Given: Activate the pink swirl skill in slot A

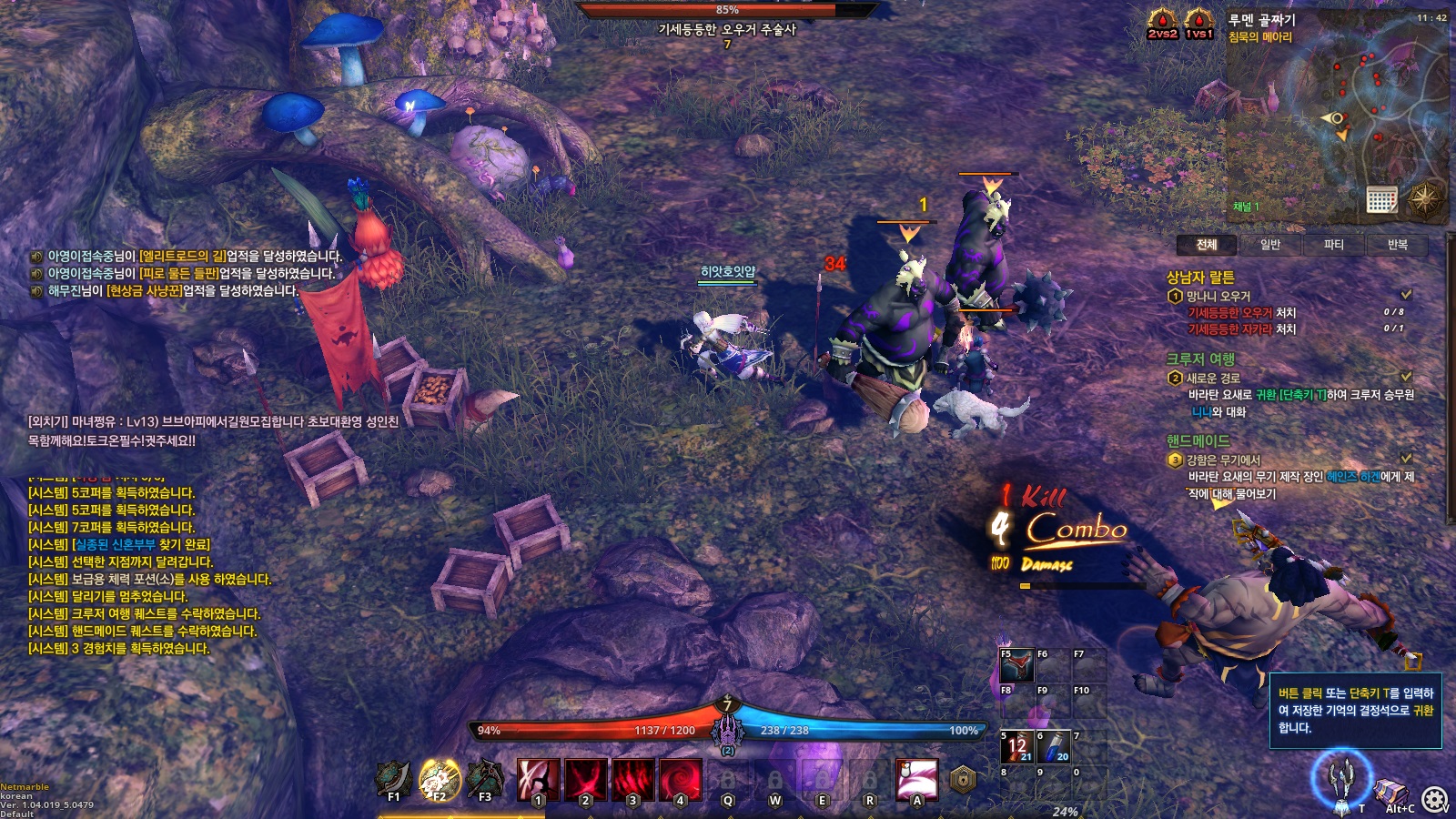Looking at the screenshot, I should coord(916,780).
